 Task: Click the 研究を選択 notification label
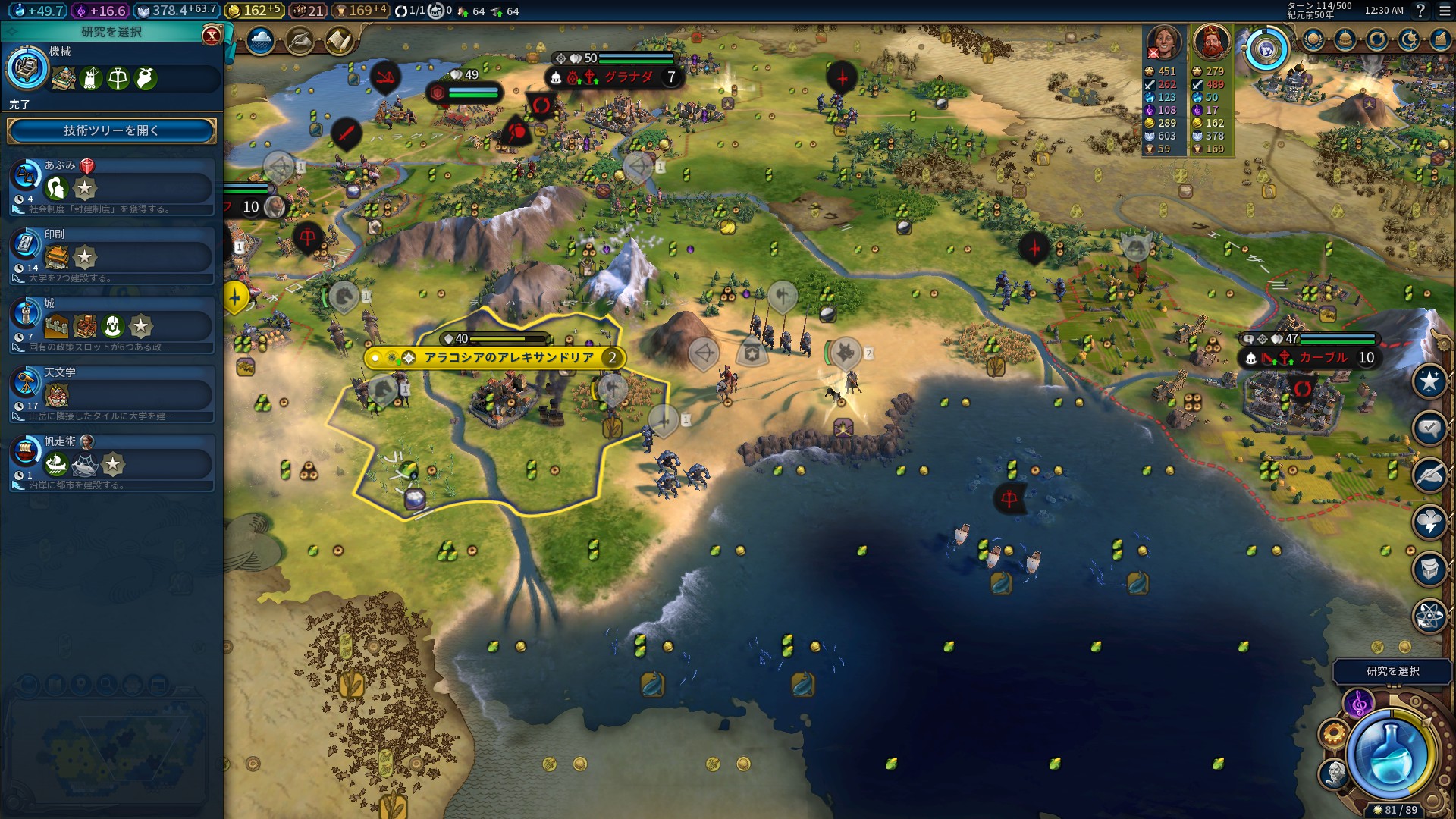tap(1392, 671)
